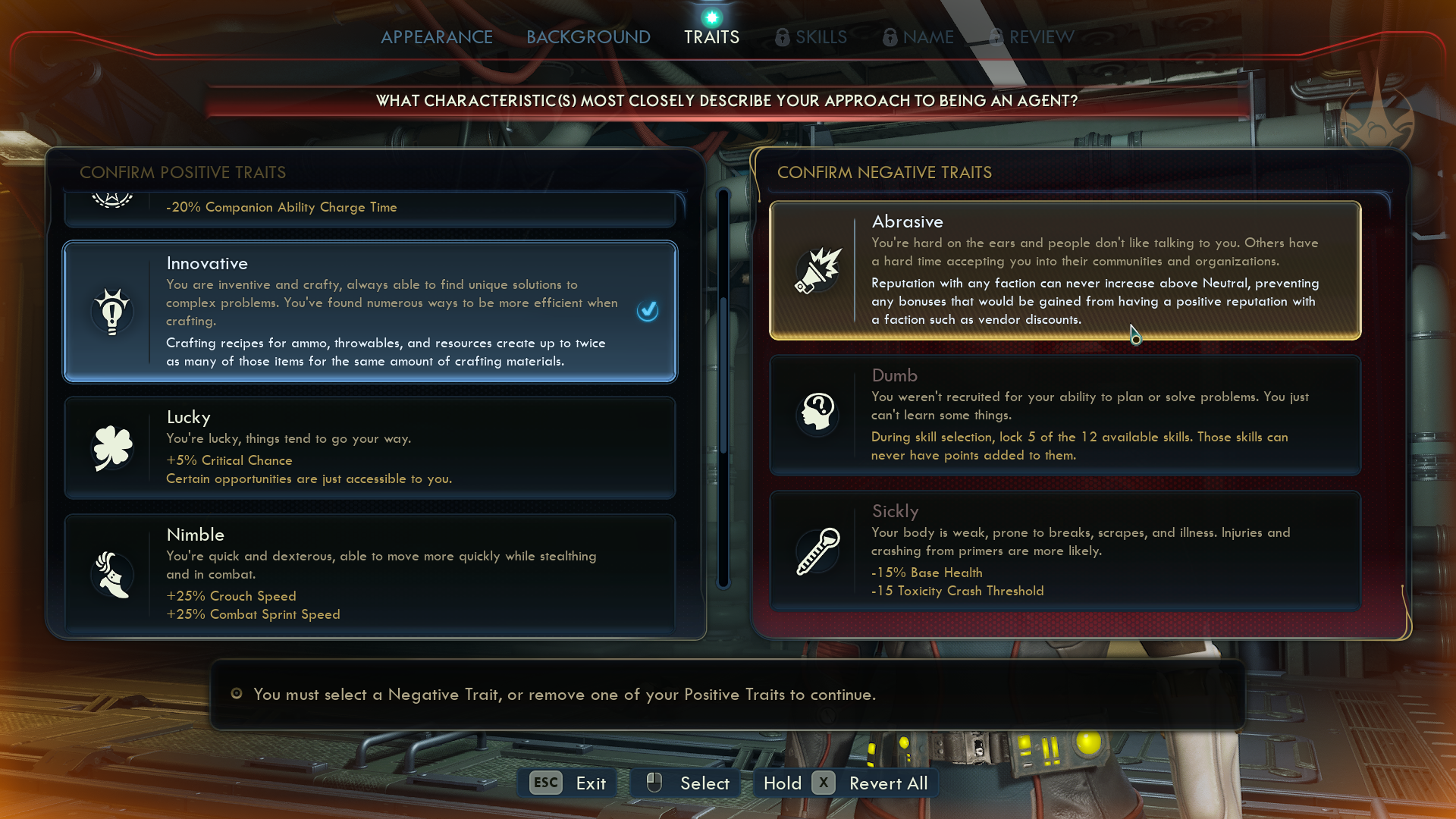Jump to the locked Review tab
Viewport: 1456px width, 819px height.
[1032, 37]
